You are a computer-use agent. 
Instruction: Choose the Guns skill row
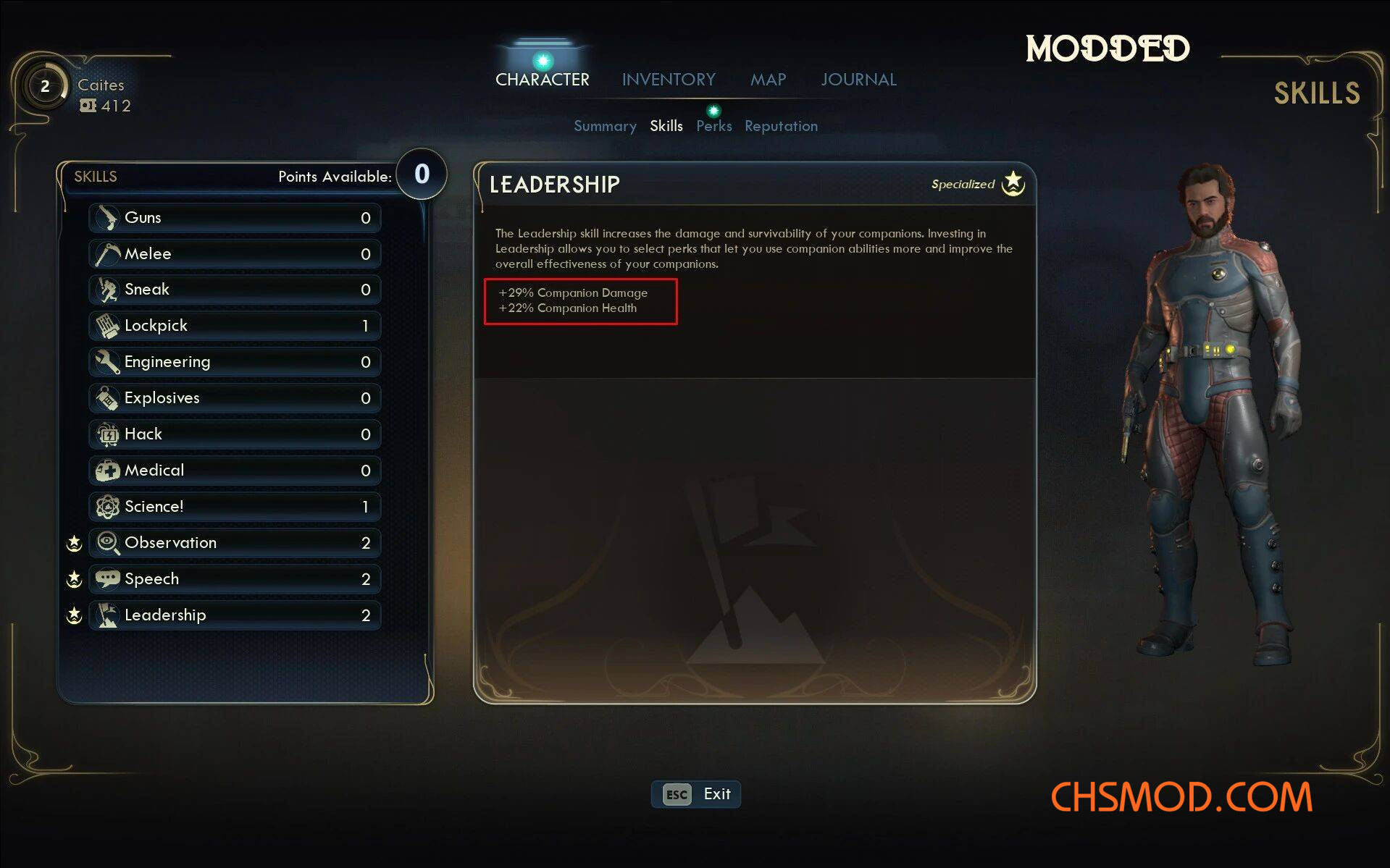(235, 217)
